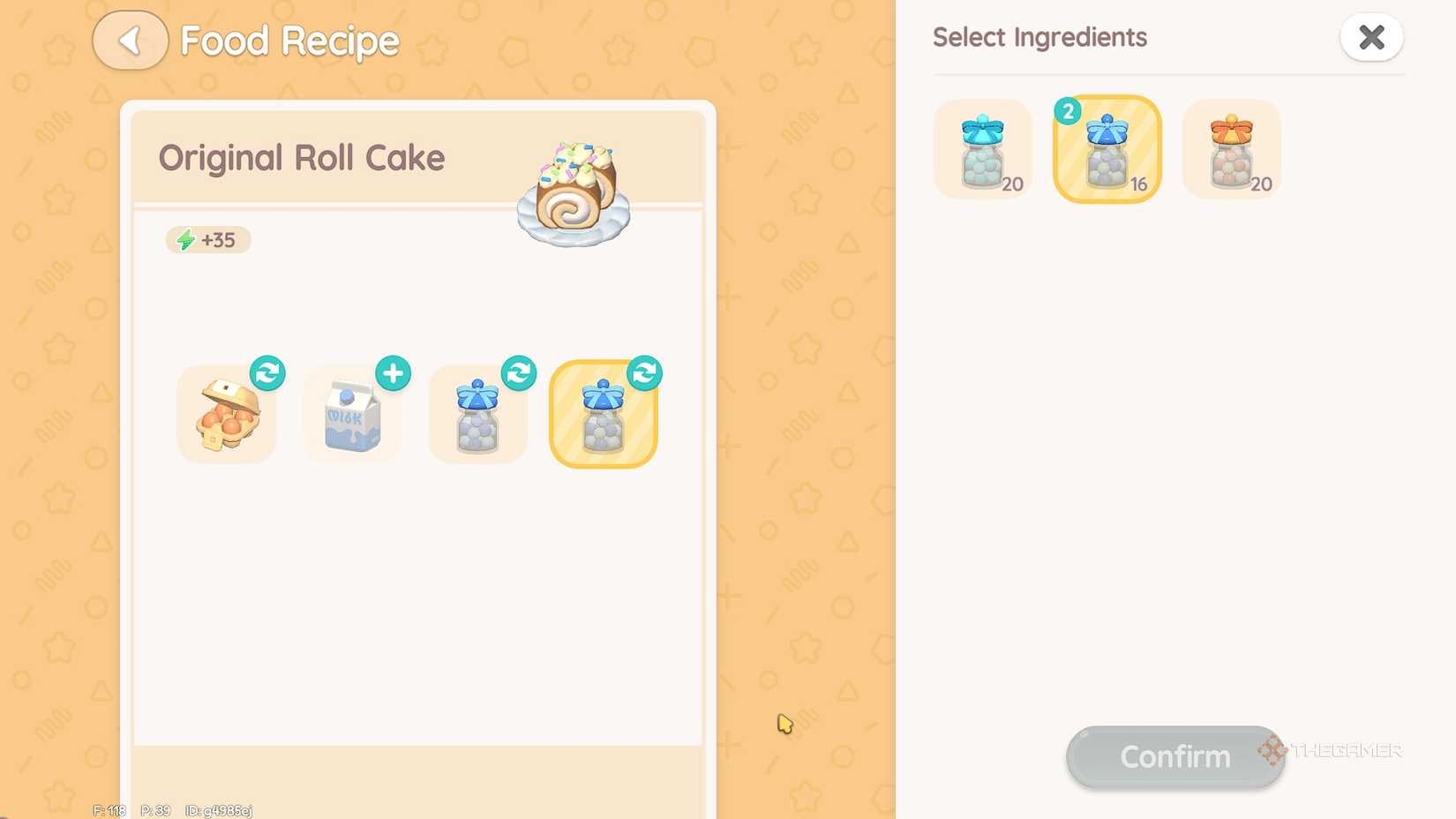Viewport: 1456px width, 819px height.
Task: Tap the back arrow beside Food Recipe
Action: [x=130, y=40]
